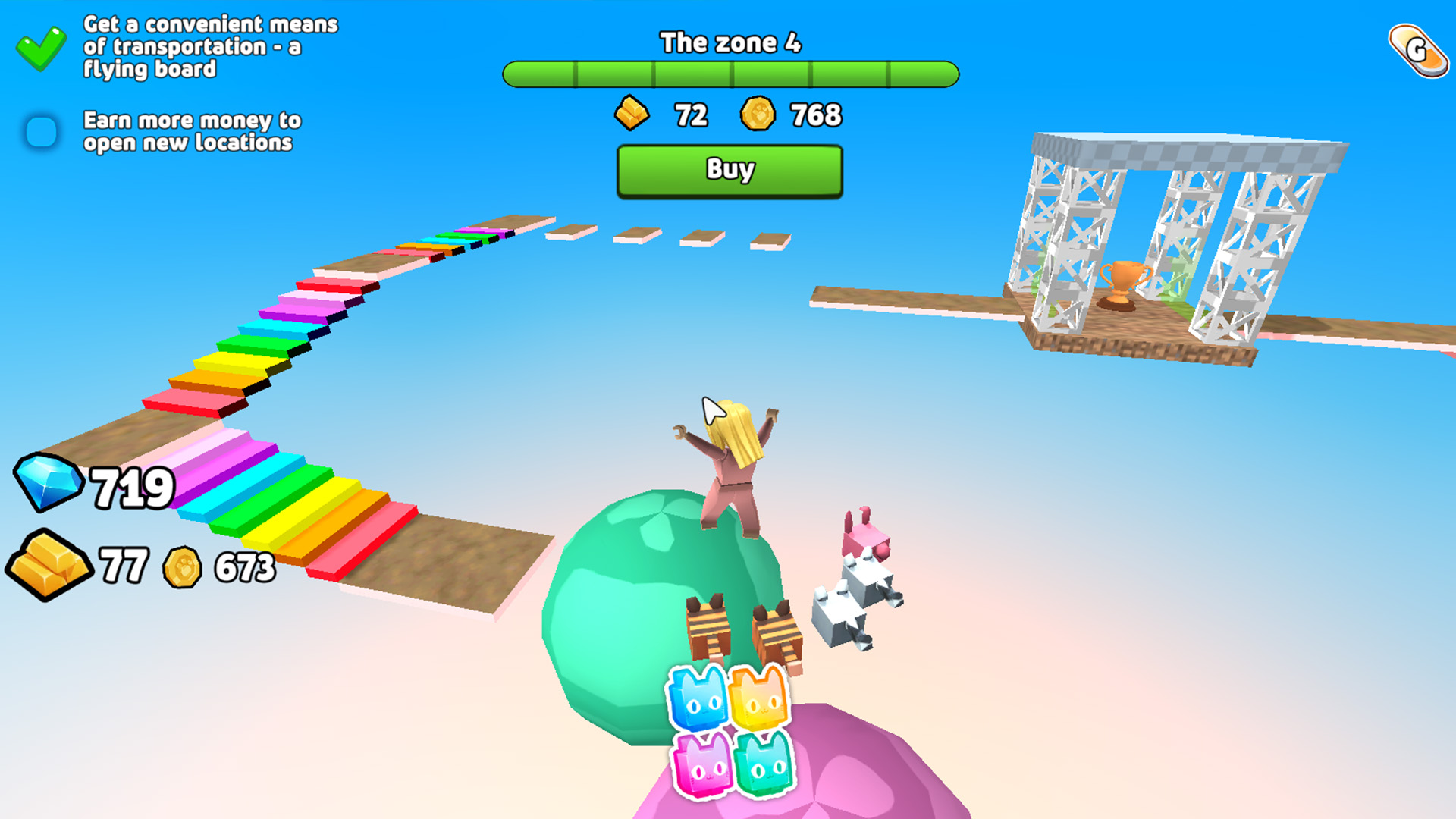This screenshot has width=1456, height=819.
Task: Click the gold ingot icon beside 72
Action: click(x=630, y=114)
